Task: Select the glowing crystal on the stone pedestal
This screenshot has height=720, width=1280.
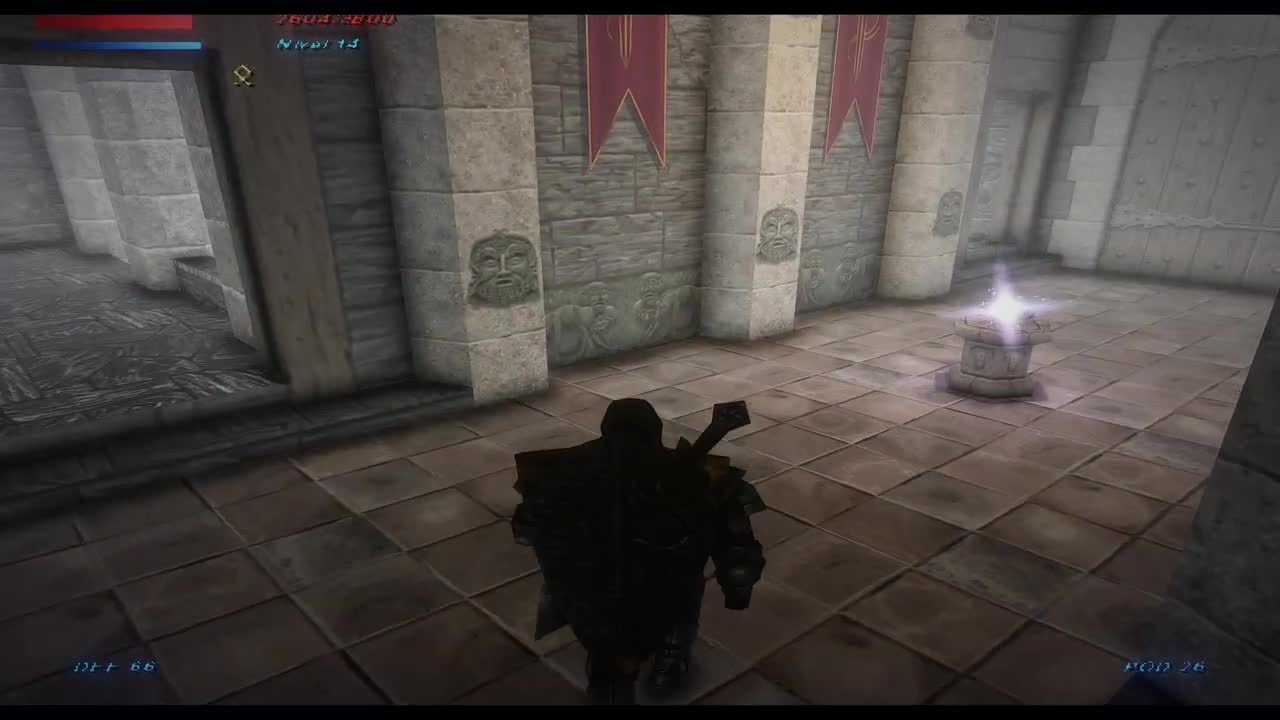Action: (x=1005, y=310)
